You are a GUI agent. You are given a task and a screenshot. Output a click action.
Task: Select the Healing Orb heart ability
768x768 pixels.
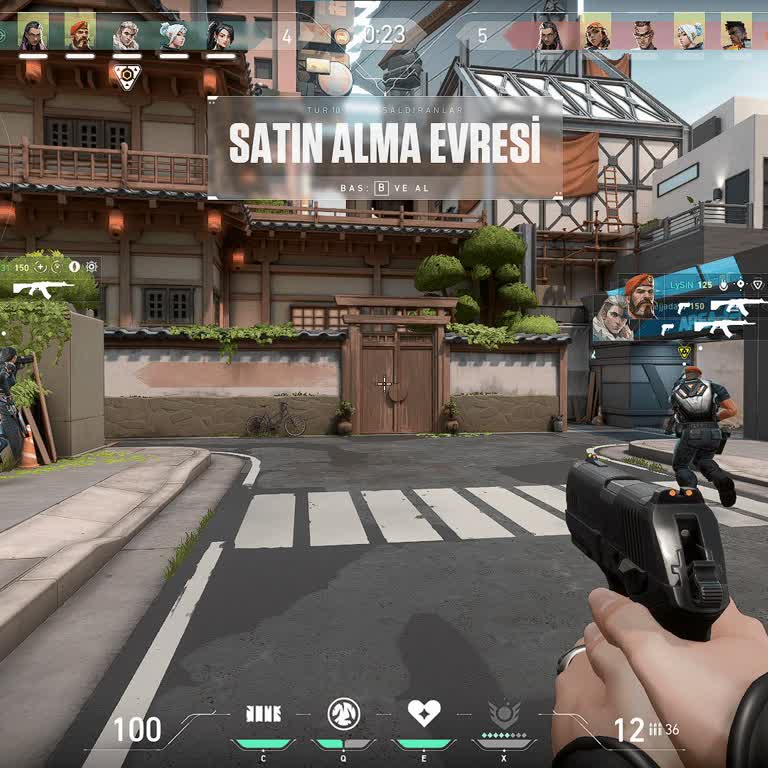[x=424, y=714]
